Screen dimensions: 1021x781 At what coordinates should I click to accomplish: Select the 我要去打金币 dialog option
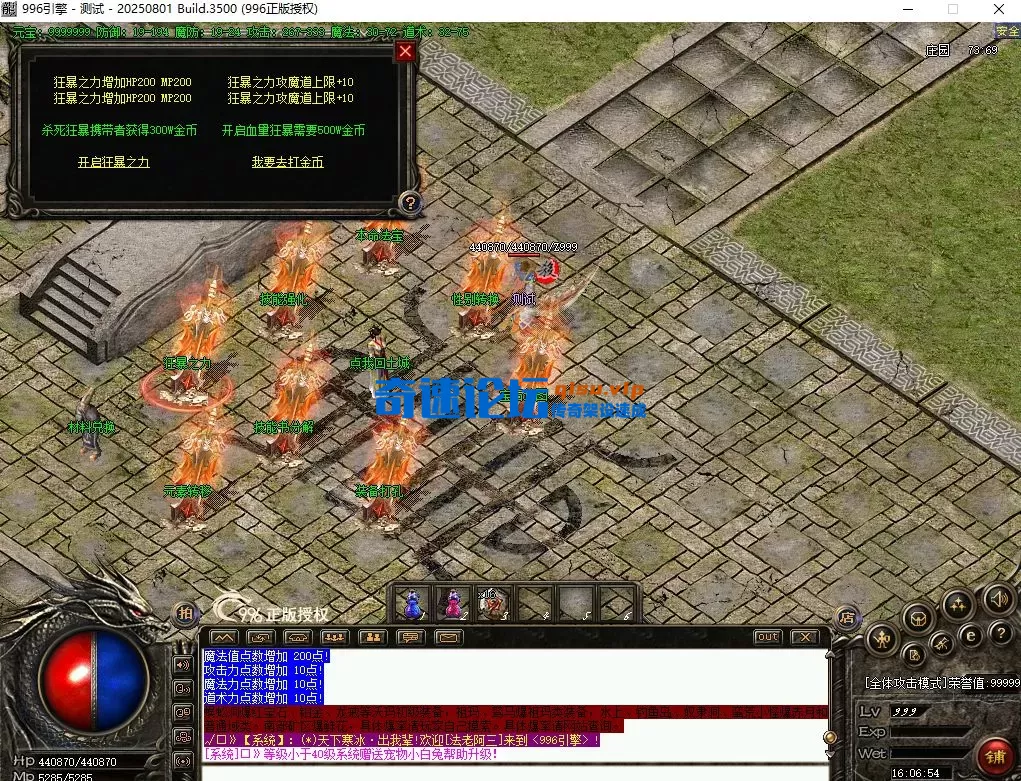tap(287, 162)
